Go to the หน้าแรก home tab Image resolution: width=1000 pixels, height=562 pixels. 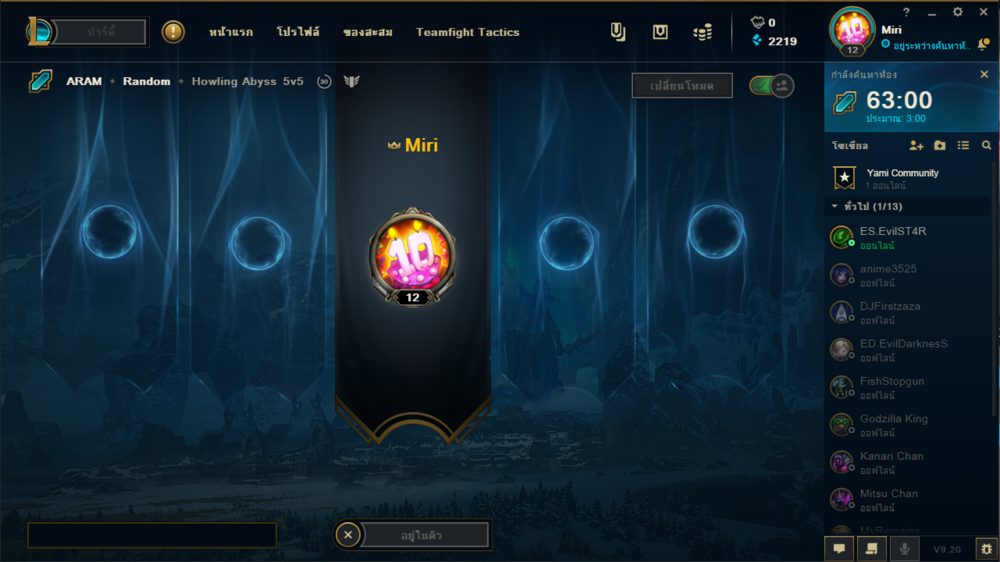(x=231, y=32)
